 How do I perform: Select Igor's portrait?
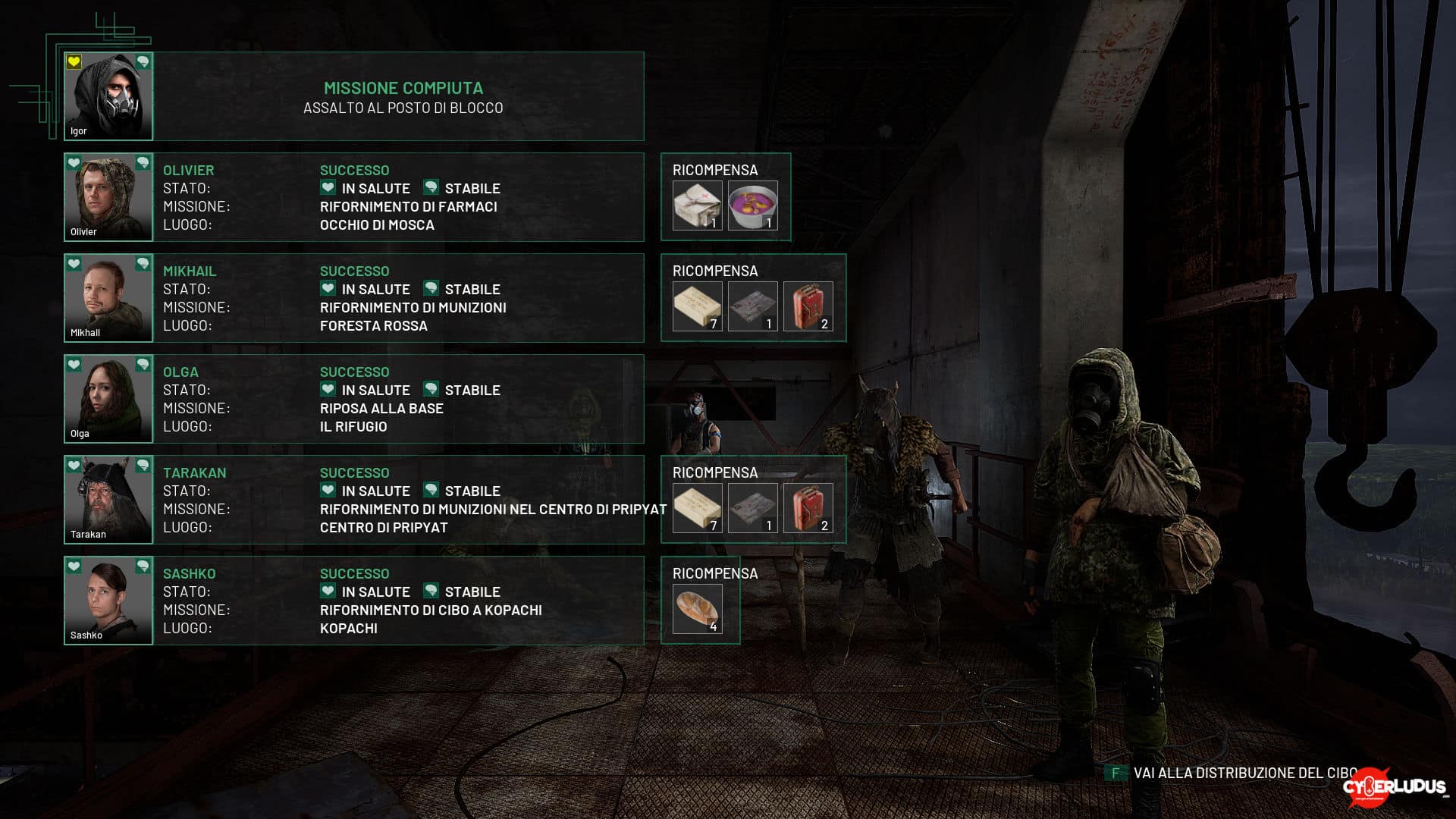point(108,96)
